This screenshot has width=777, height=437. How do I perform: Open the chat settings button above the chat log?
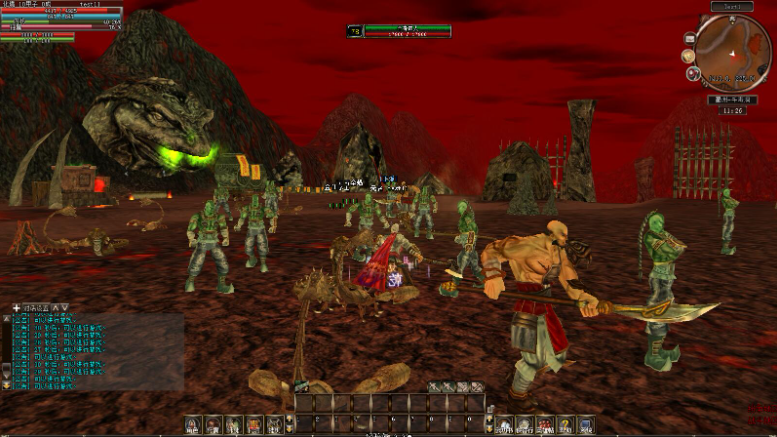[36, 307]
